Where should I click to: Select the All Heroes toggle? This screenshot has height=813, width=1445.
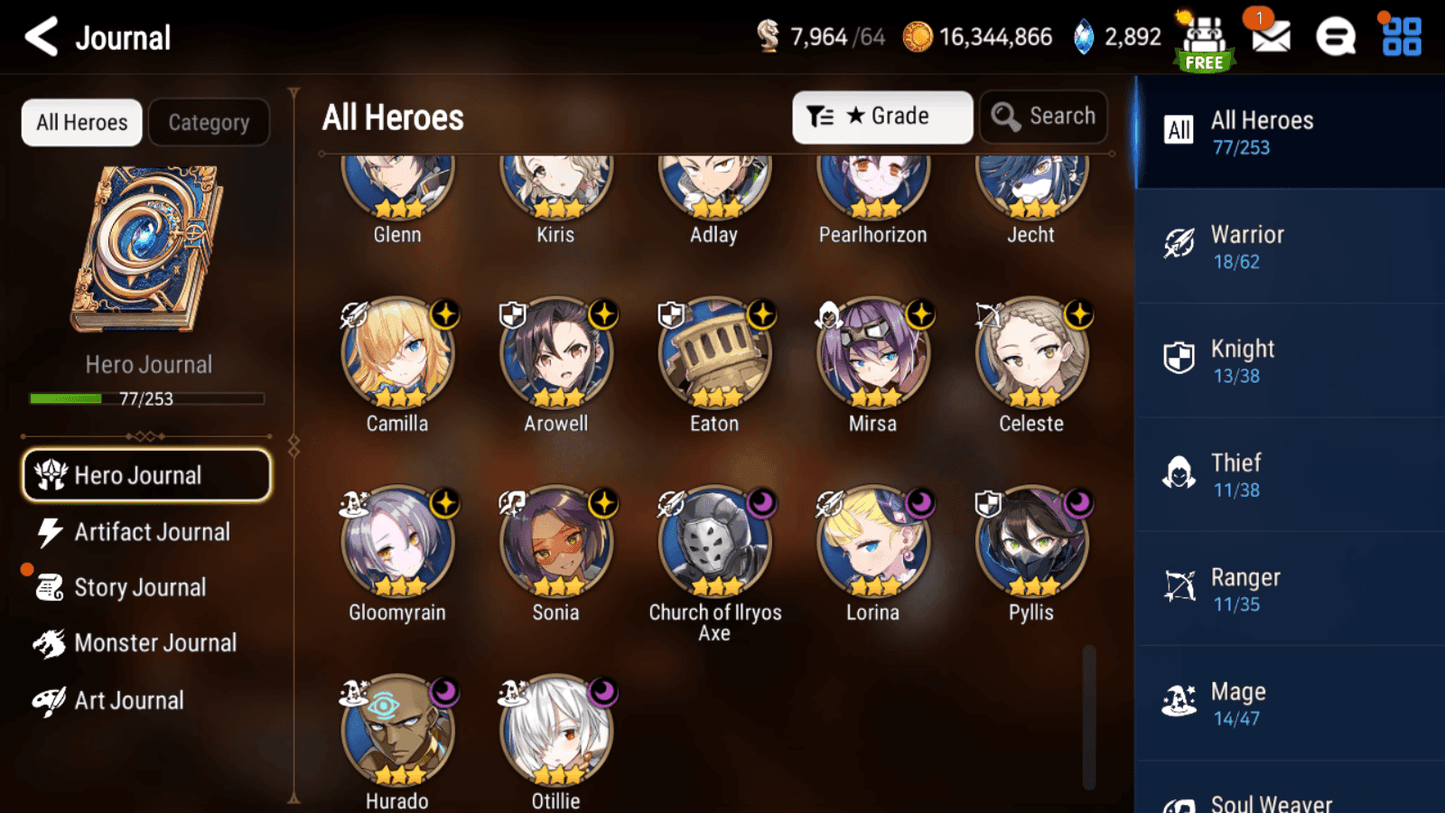[x=81, y=122]
